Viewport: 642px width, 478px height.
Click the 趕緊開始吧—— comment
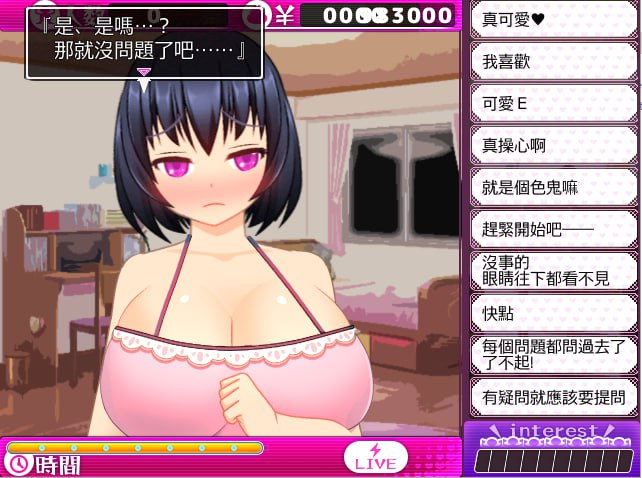pos(553,229)
